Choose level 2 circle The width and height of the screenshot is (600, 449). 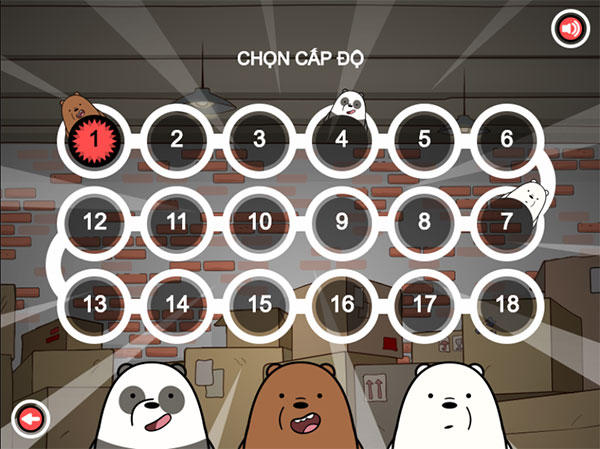click(x=177, y=139)
